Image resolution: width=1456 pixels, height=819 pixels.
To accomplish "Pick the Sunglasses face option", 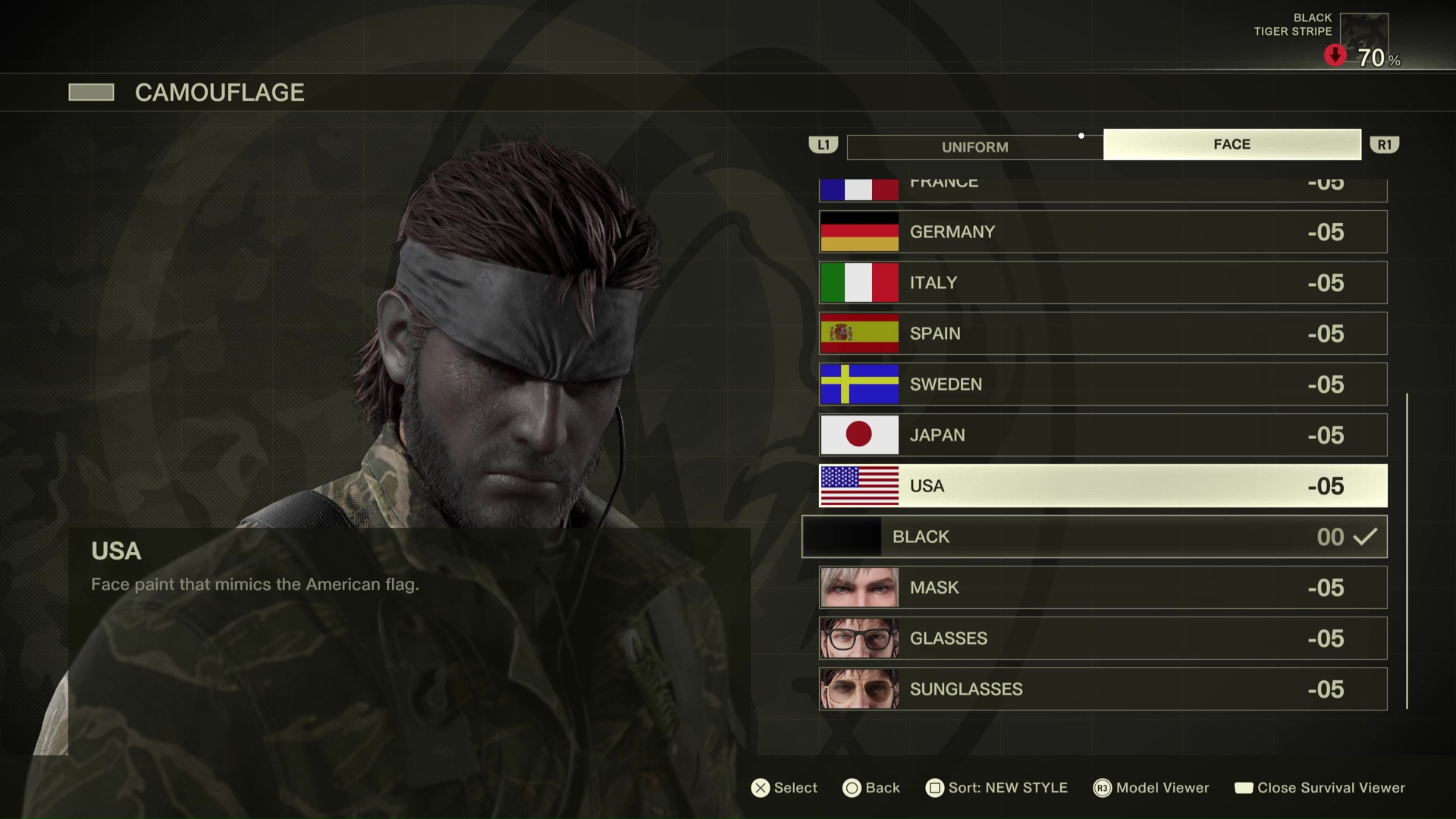I will click(1103, 689).
